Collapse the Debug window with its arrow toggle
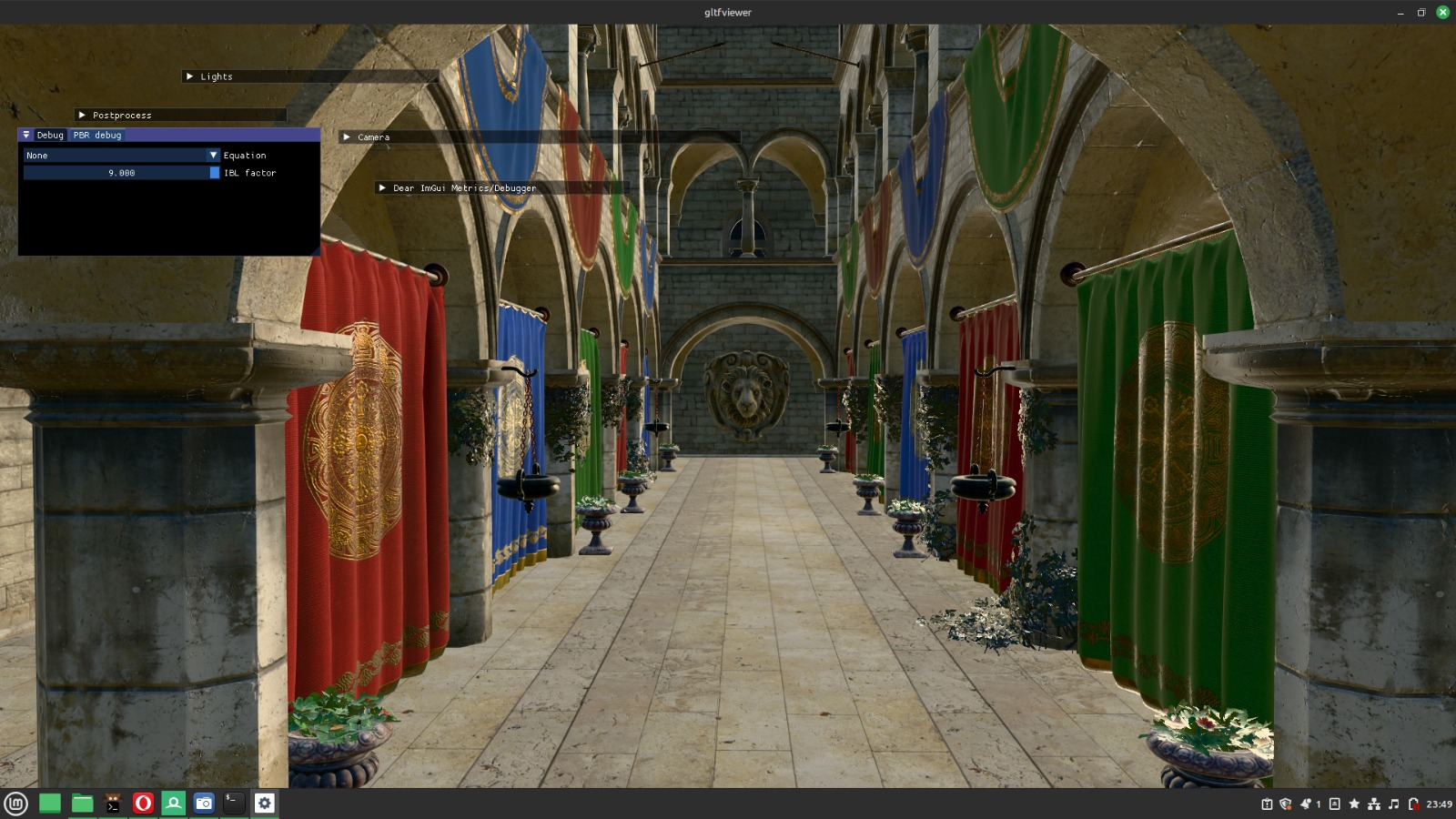 click(x=25, y=135)
